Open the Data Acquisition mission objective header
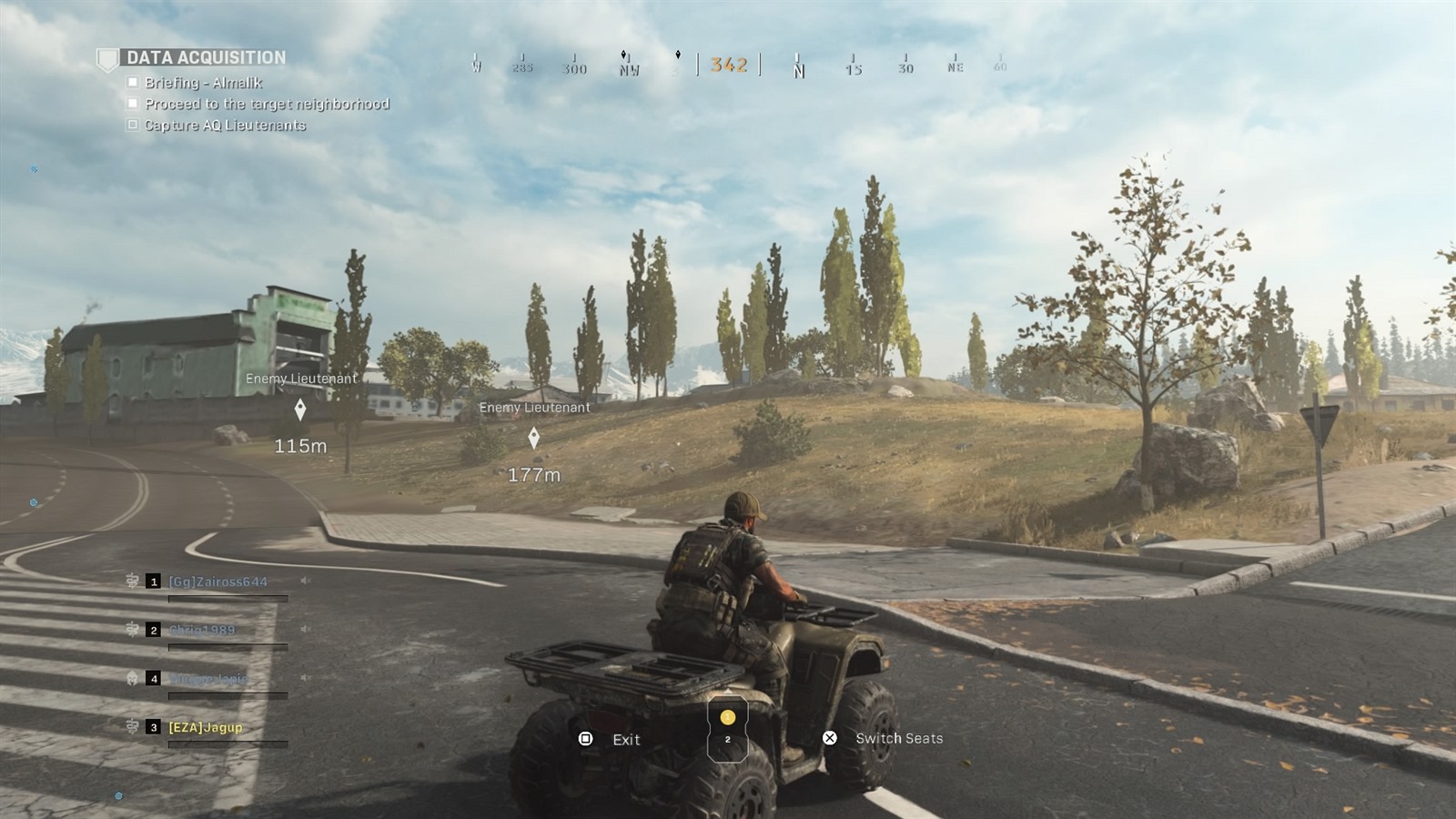The width and height of the screenshot is (1456, 819). pos(206,57)
